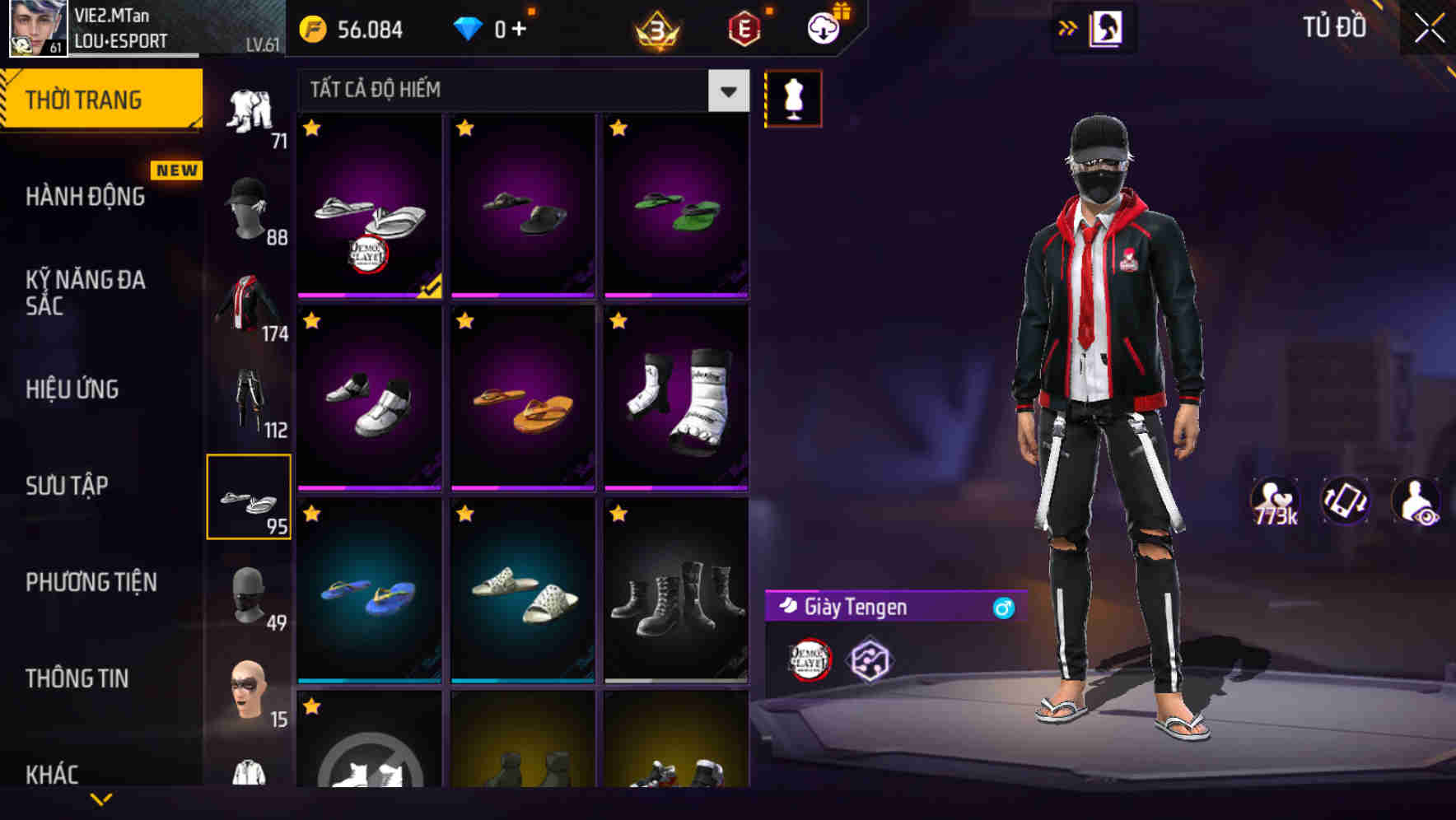
Task: Click the mannequin display icon above item grid
Action: [793, 97]
